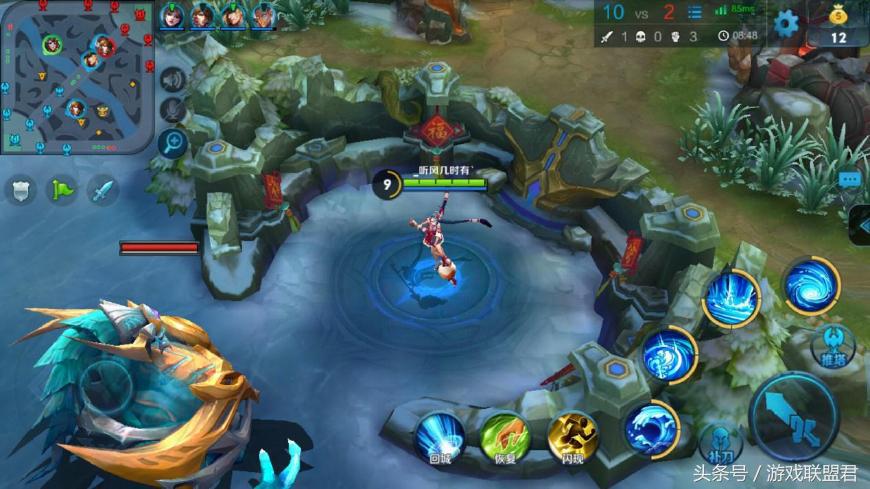The height and width of the screenshot is (489, 870).
Task: Show the match scoreboard list
Action: 695,13
